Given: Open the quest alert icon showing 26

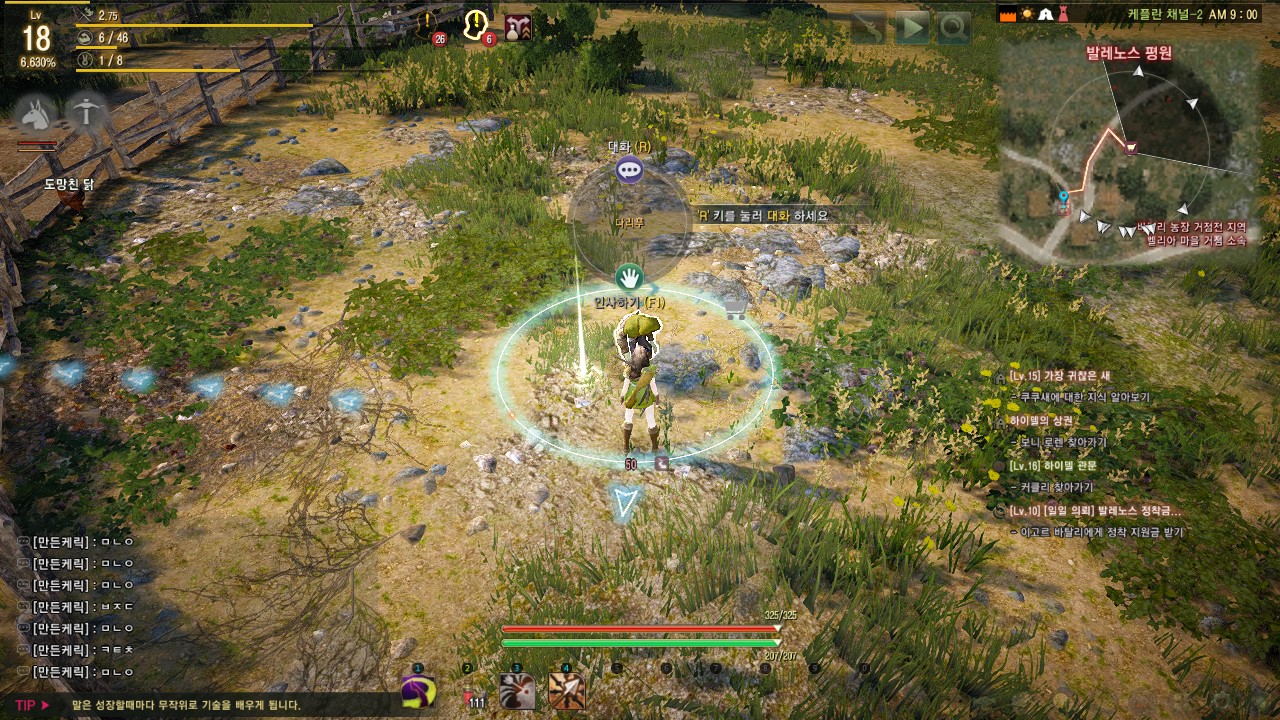Looking at the screenshot, I should click(430, 25).
